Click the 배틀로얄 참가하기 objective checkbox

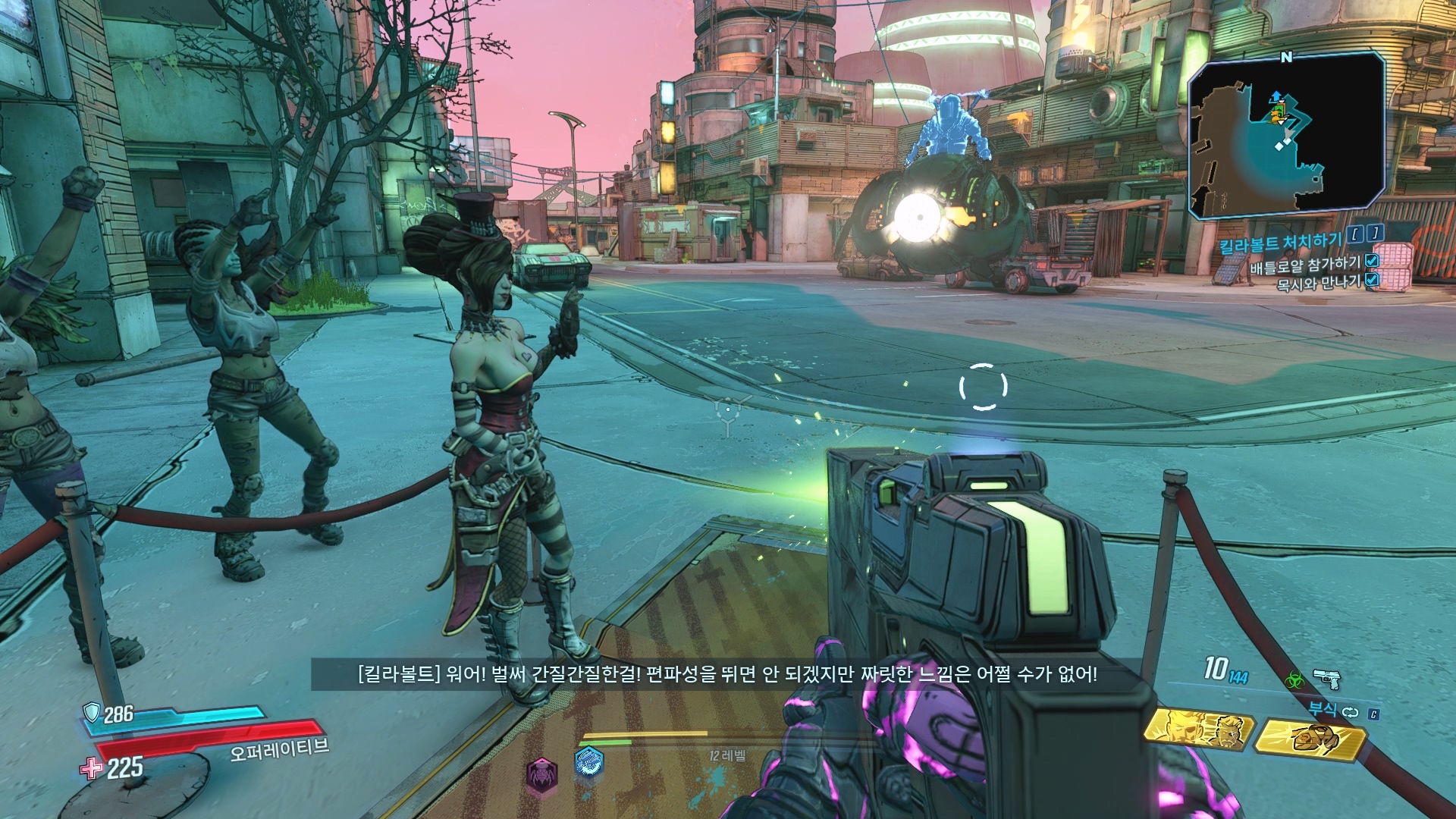coord(1372,261)
